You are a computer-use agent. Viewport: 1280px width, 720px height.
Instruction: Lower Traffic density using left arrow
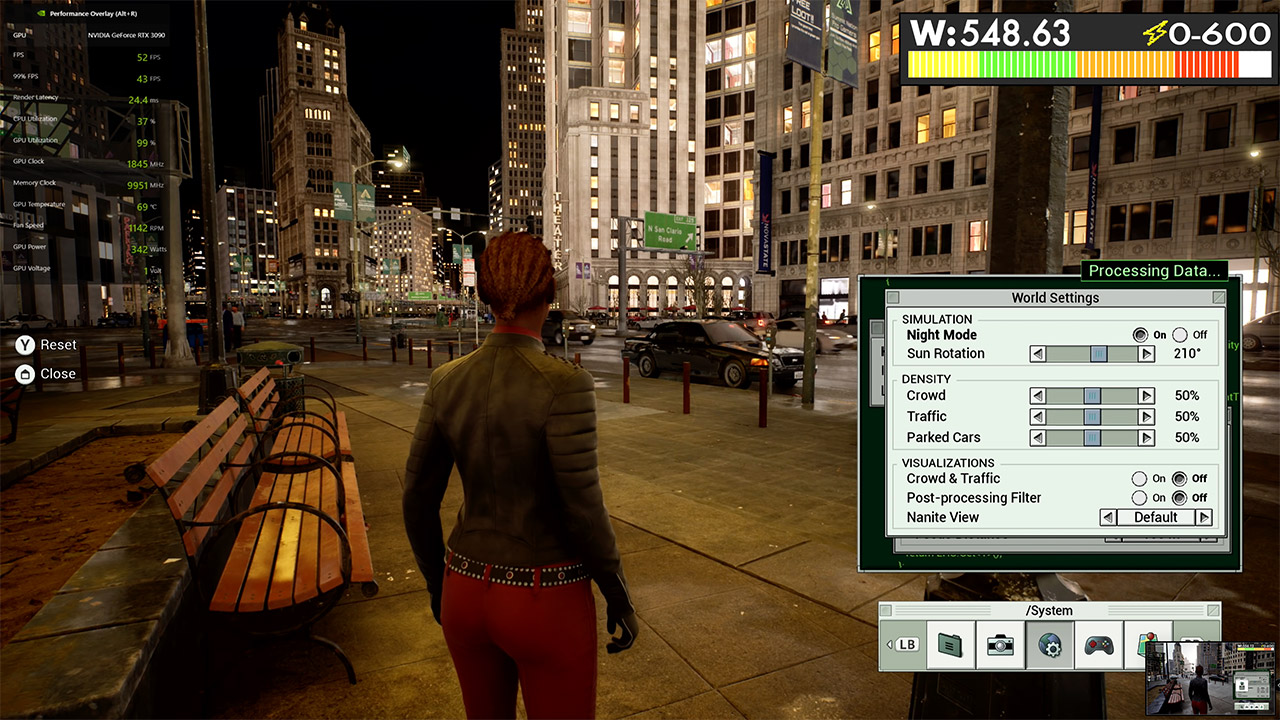coord(1038,417)
